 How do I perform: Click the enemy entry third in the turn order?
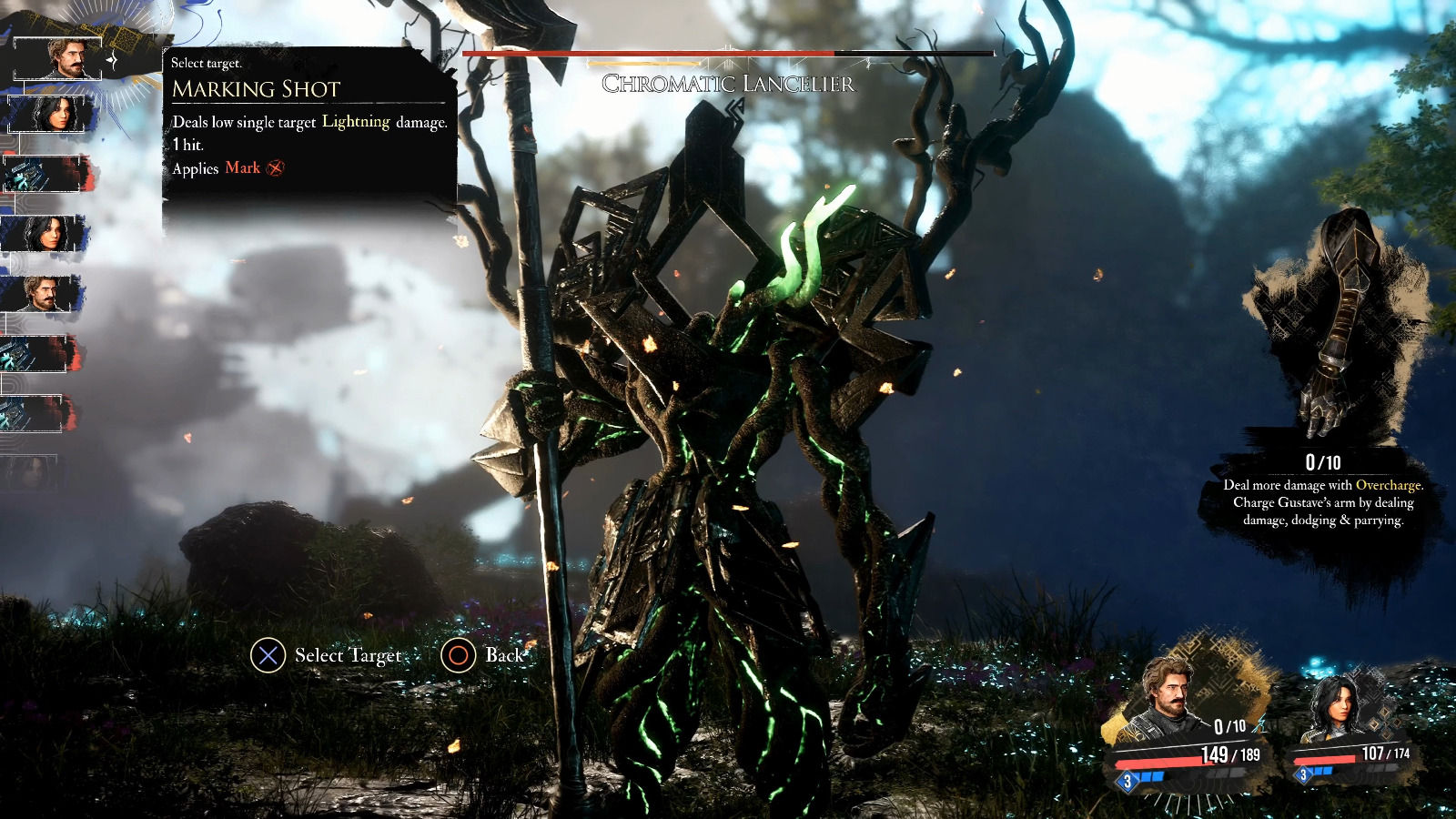click(41, 176)
